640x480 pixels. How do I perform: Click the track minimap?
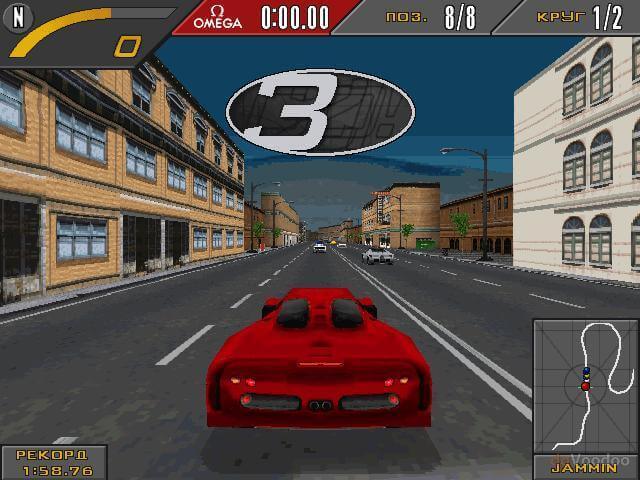[585, 386]
